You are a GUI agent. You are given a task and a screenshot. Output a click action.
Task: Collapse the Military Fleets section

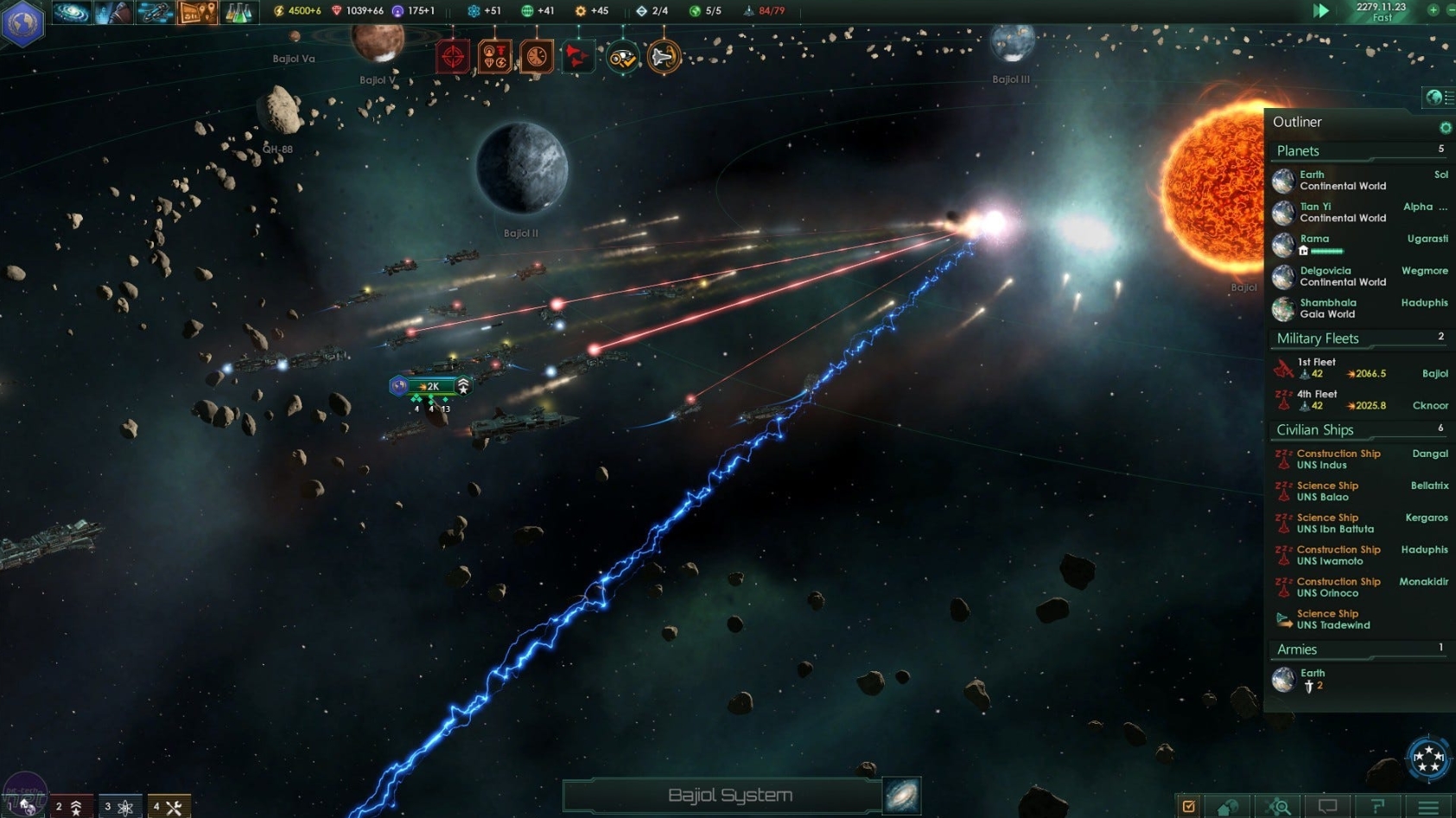click(1316, 338)
